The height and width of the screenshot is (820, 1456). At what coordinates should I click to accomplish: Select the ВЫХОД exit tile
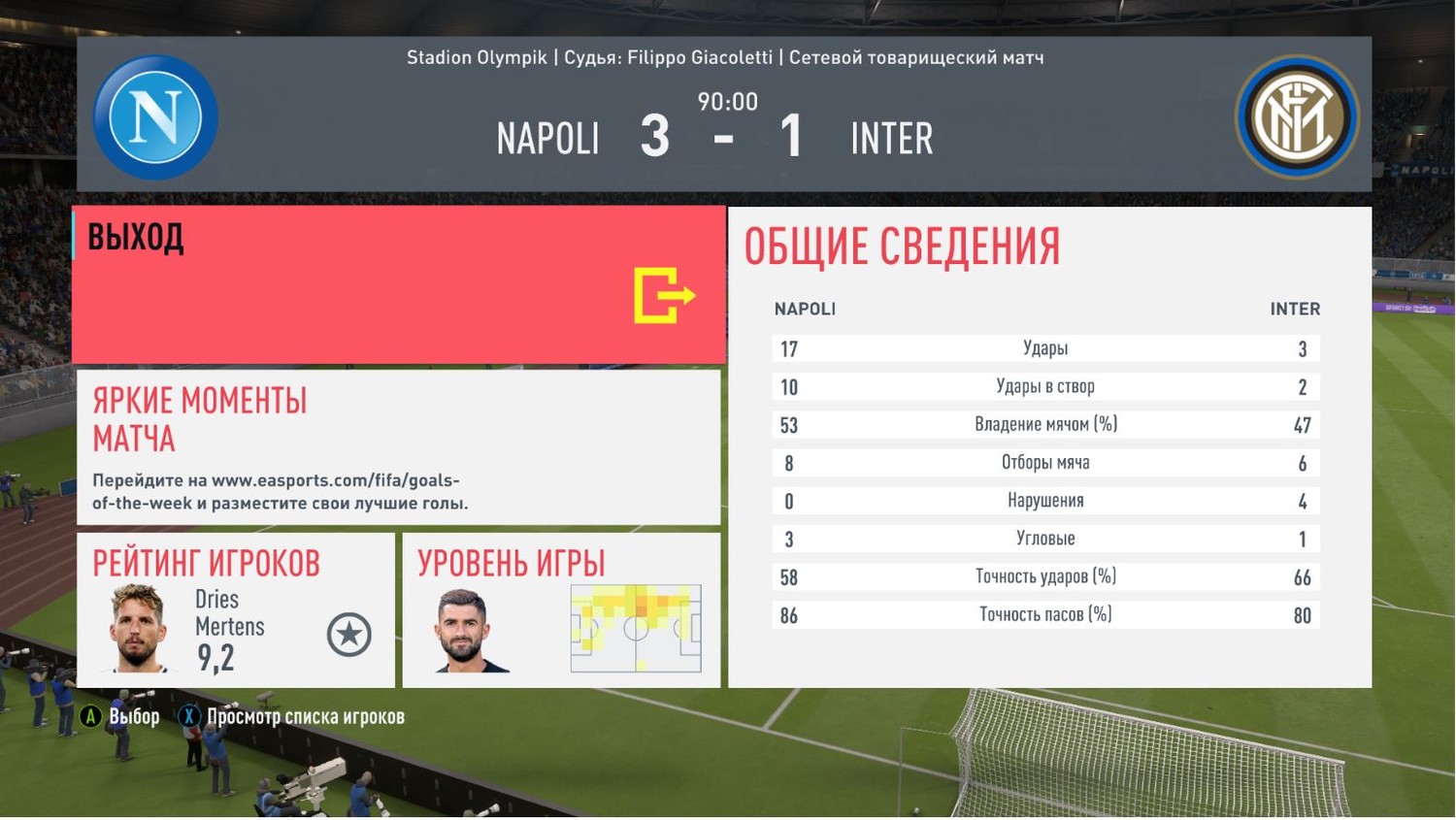tap(398, 284)
